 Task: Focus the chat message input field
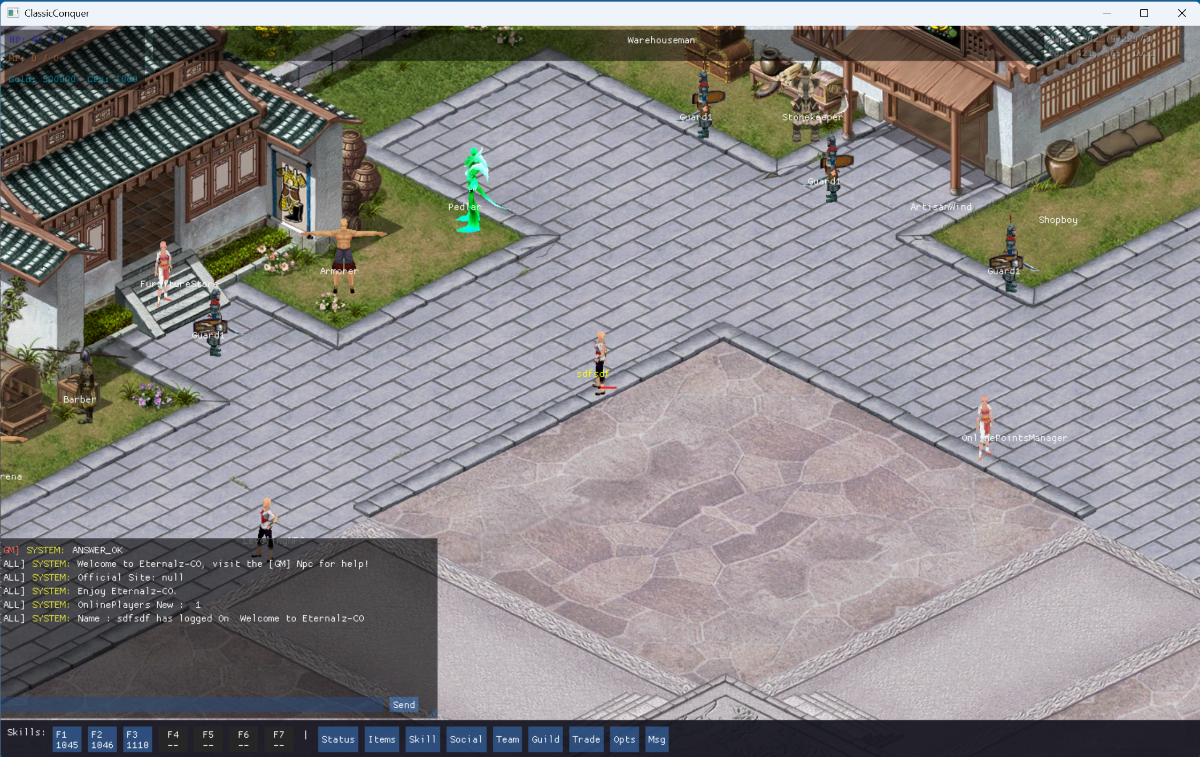pos(194,705)
